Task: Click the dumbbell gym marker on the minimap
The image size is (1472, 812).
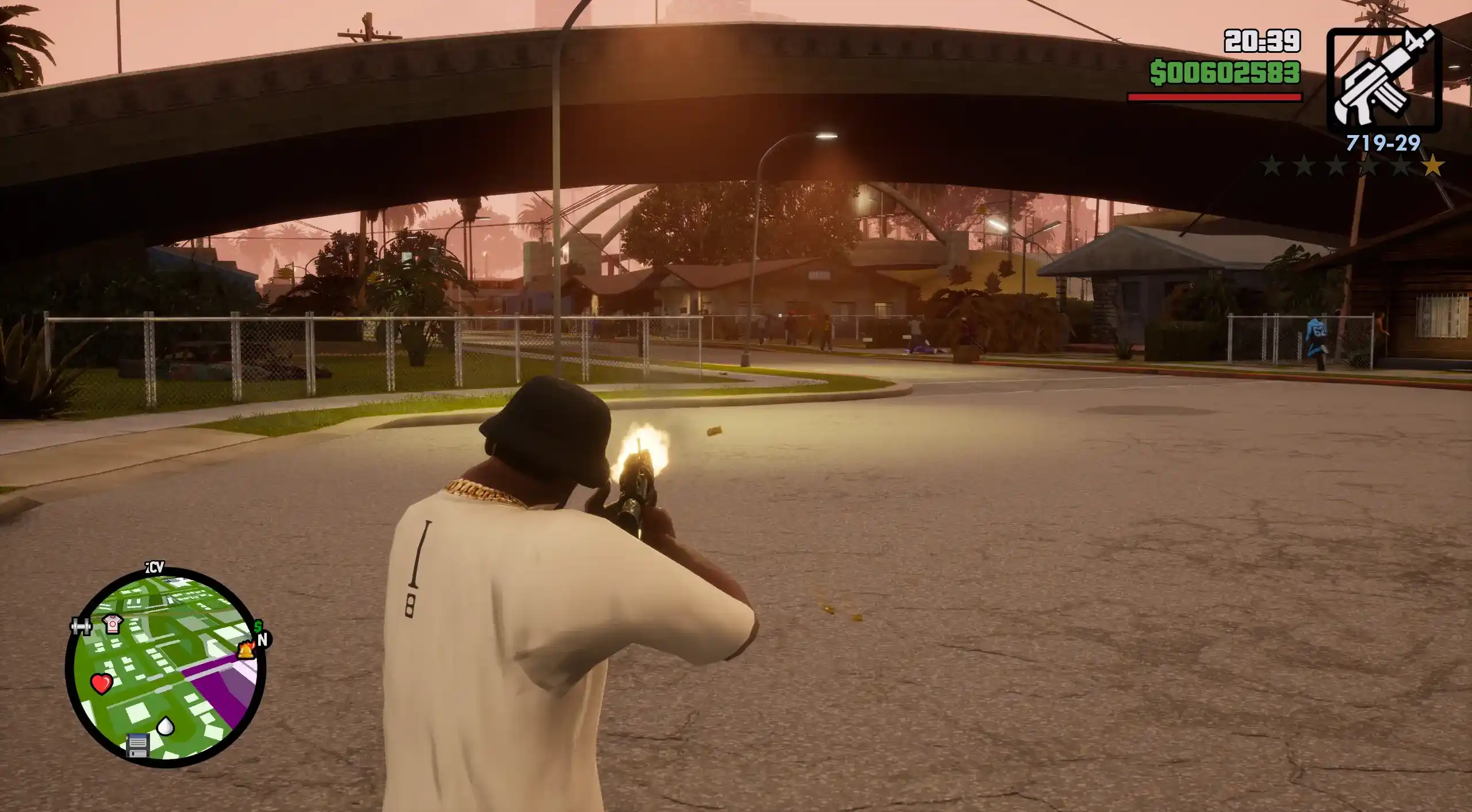Action: 80,625
